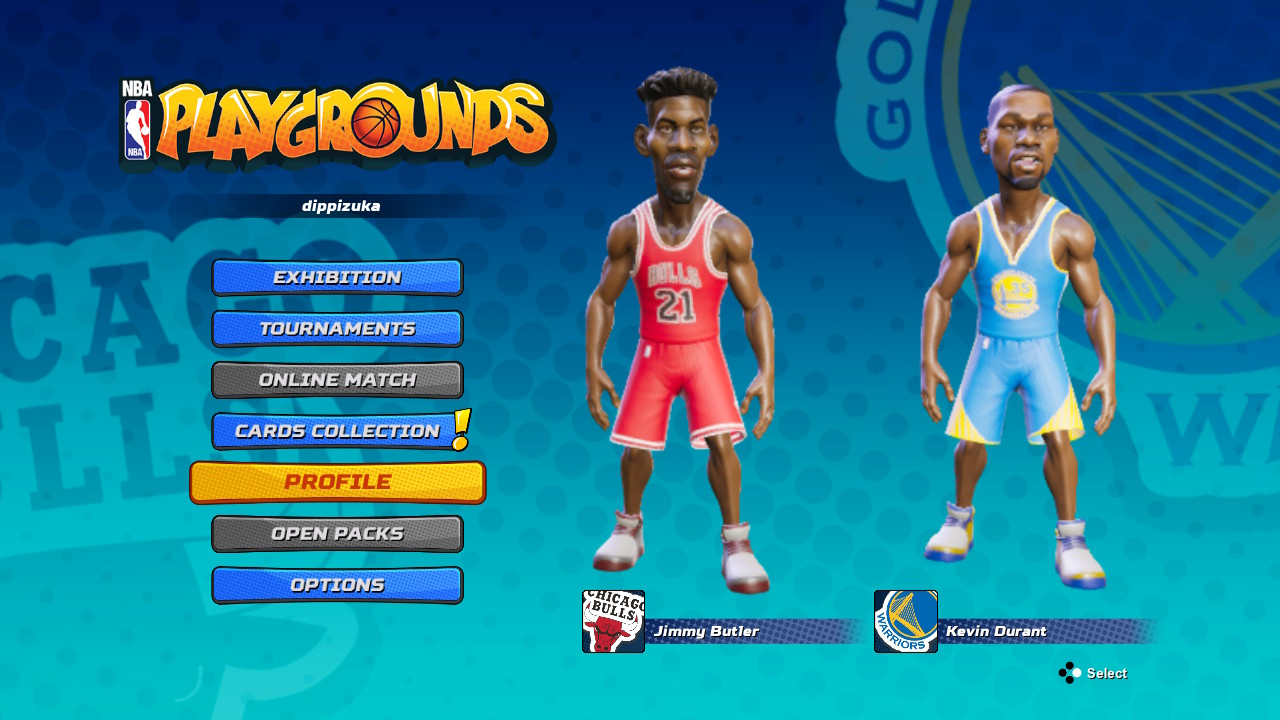Click the Chicago Bulls team logo
This screenshot has width=1280, height=720.
pyautogui.click(x=612, y=621)
